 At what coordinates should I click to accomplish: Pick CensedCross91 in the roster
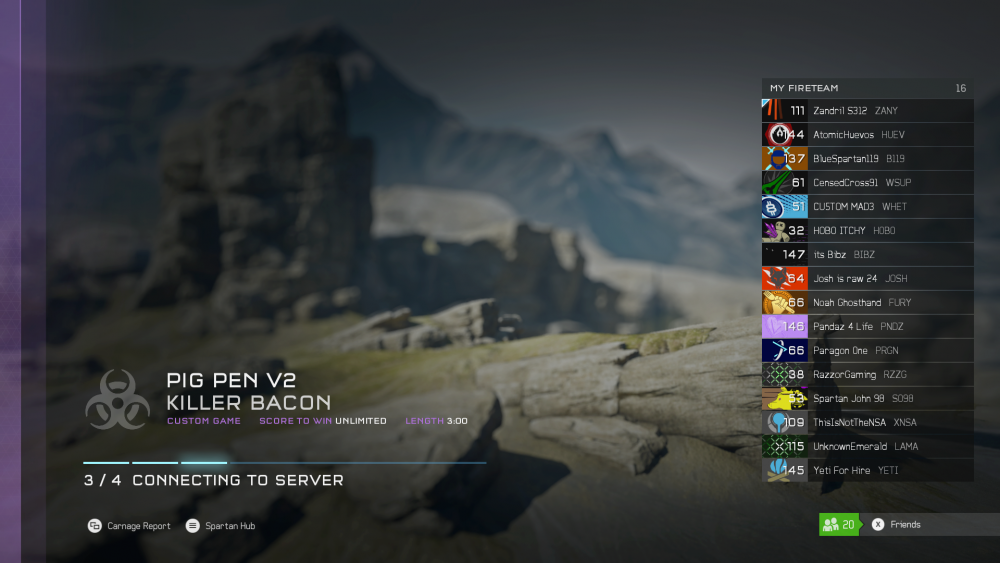point(866,183)
